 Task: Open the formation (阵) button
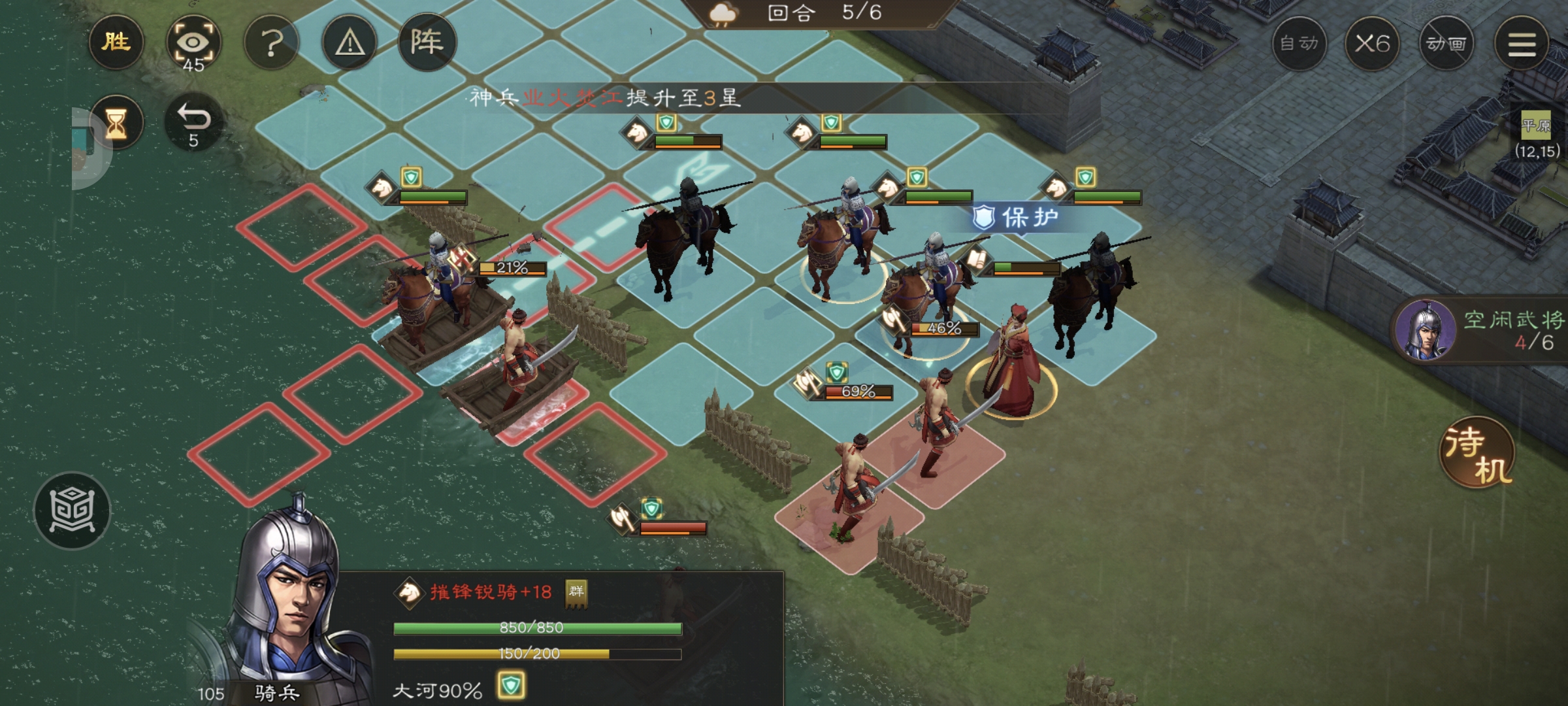point(427,43)
